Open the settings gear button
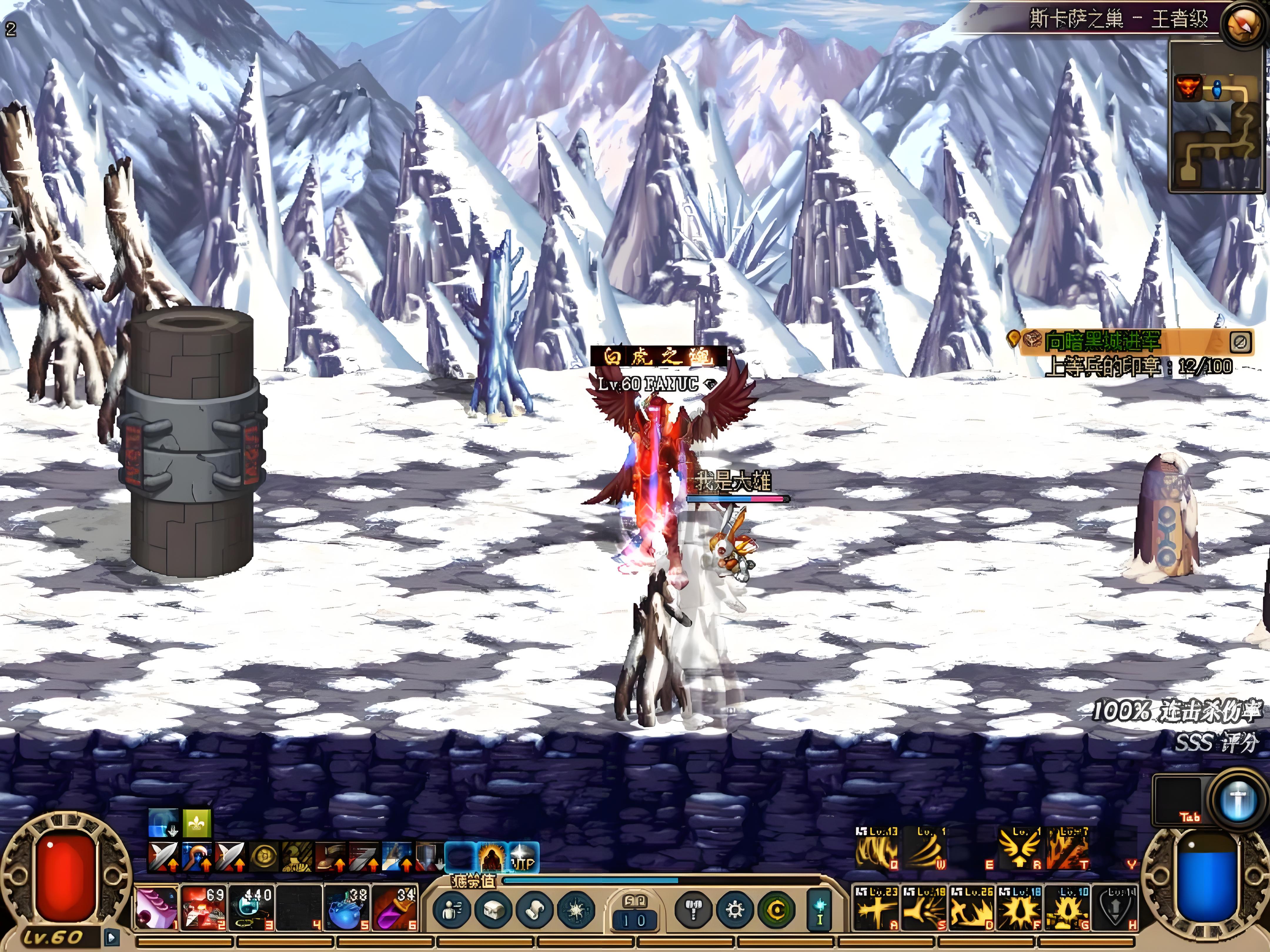1270x952 pixels. point(735,910)
